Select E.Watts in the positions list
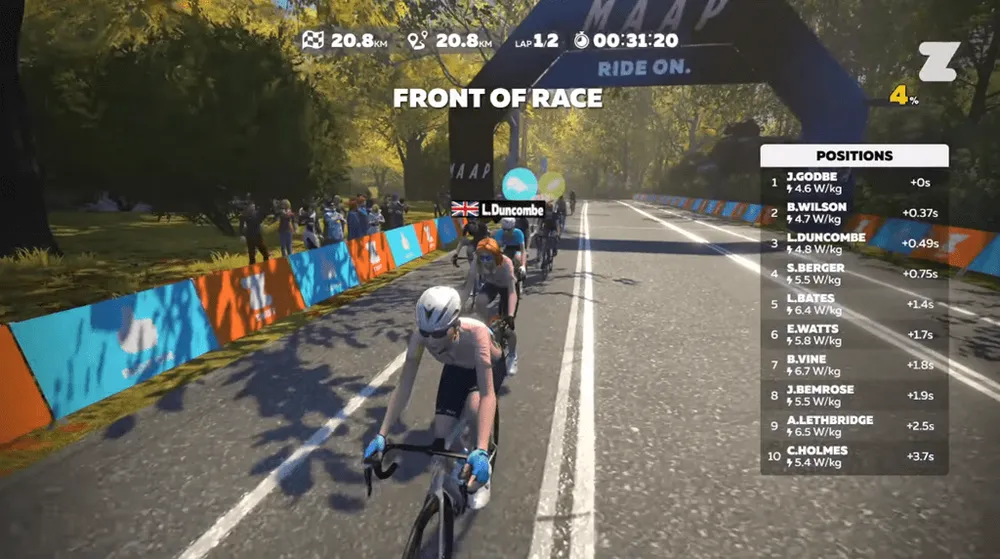This screenshot has width=1000, height=559. (854, 335)
